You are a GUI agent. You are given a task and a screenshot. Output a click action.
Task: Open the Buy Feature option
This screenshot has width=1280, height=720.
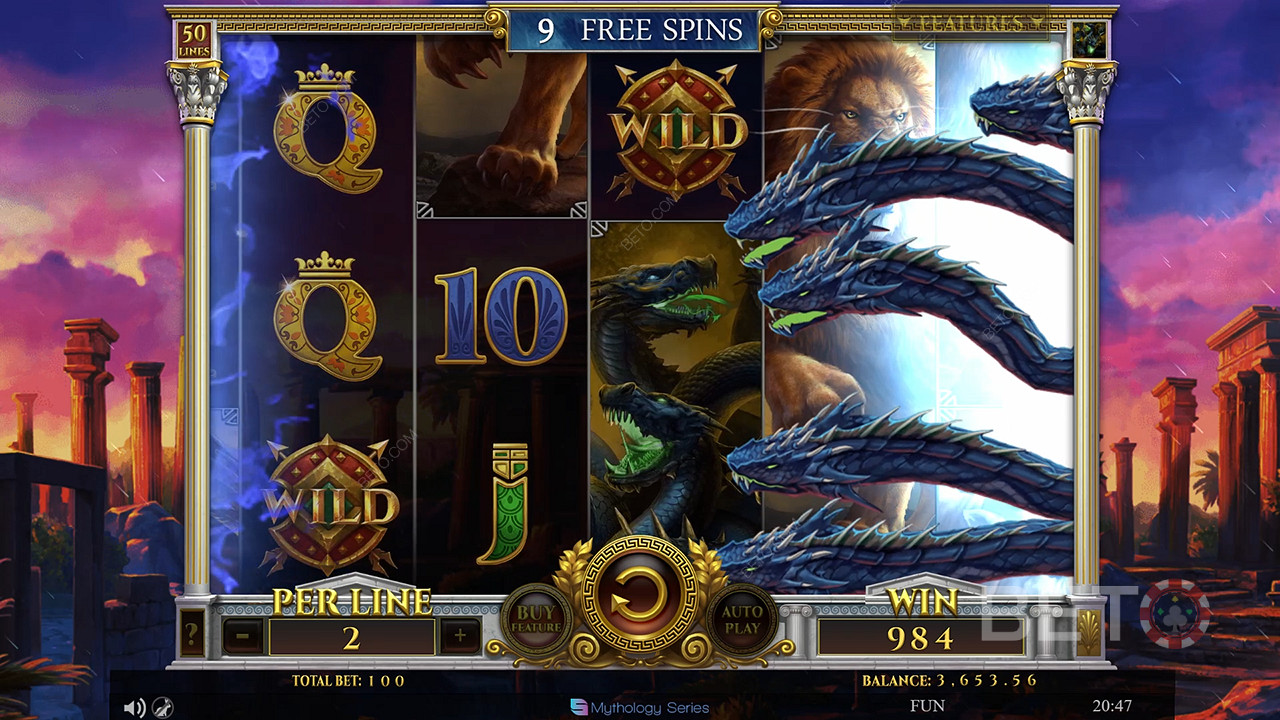click(537, 619)
